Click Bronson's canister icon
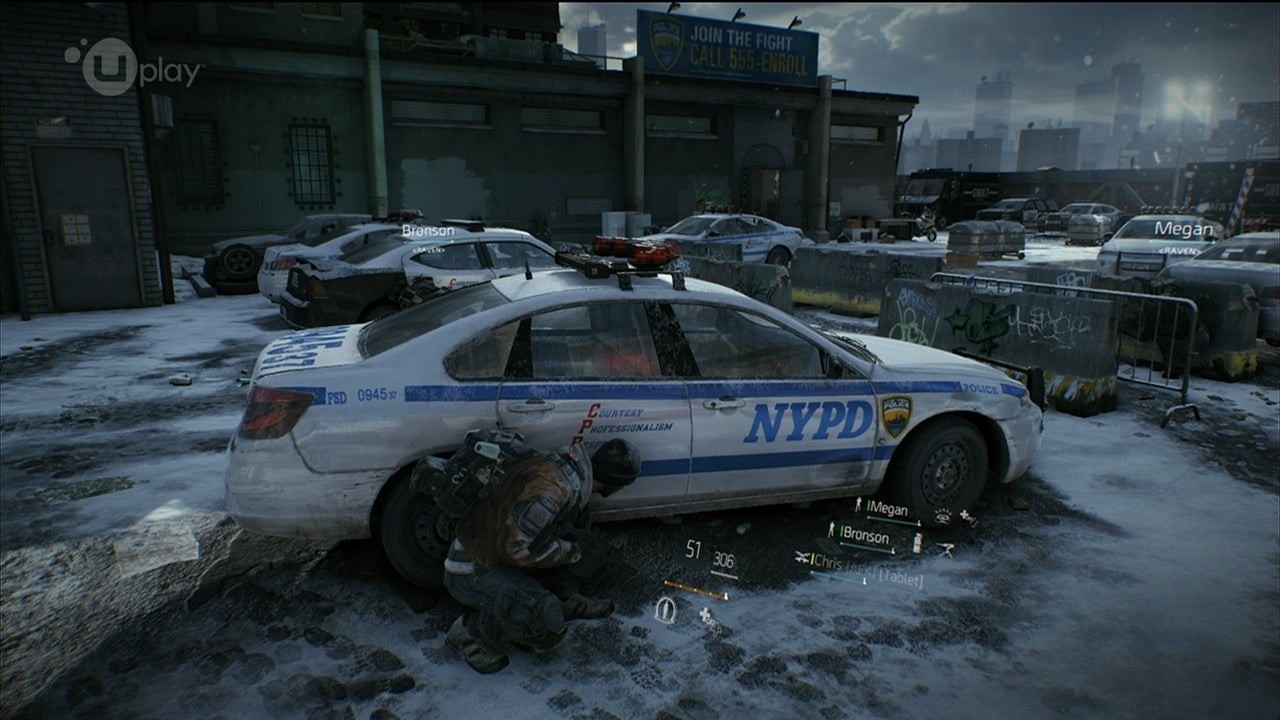1280x720 pixels. (x=917, y=542)
